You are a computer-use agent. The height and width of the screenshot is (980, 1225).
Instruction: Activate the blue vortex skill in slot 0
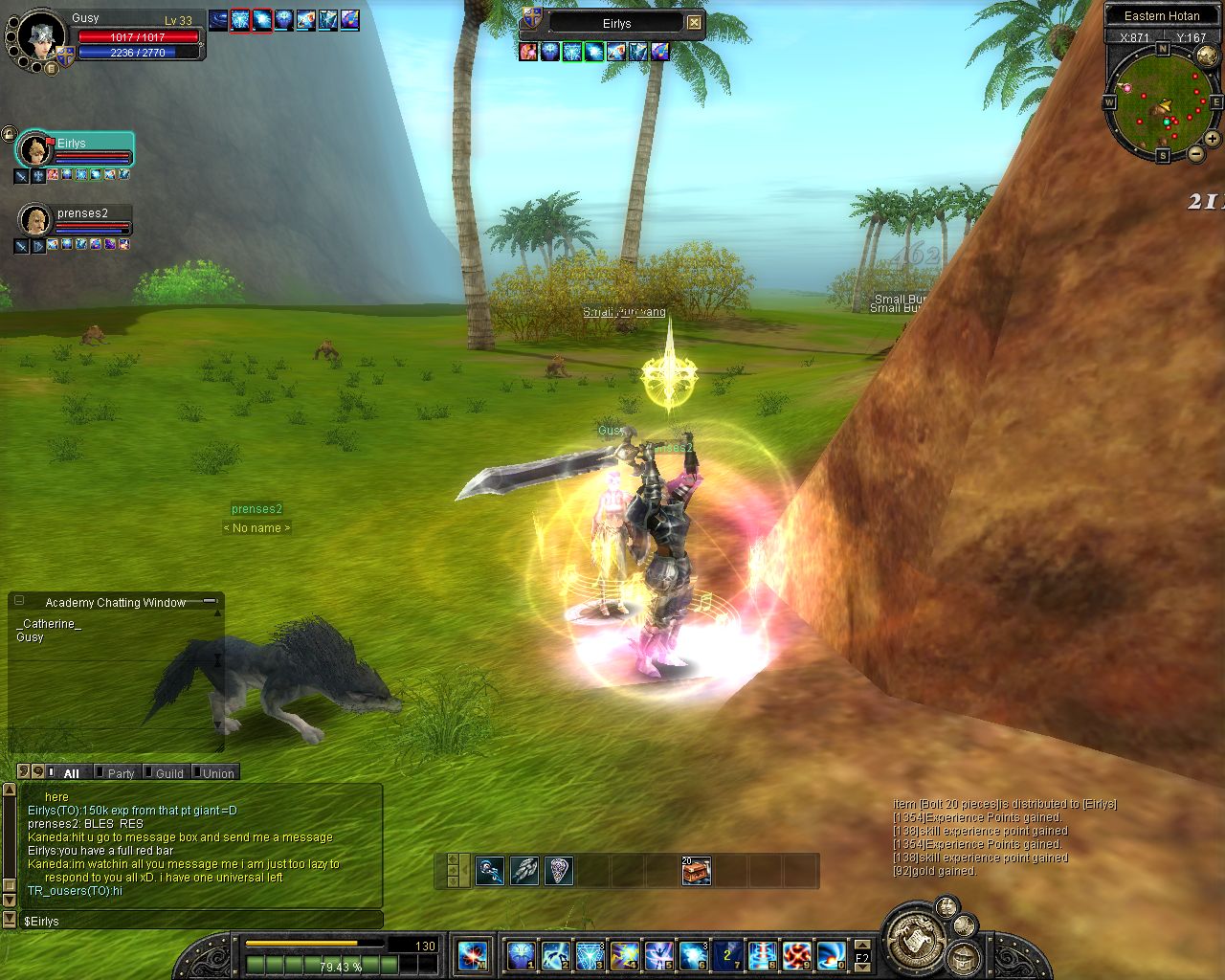[x=830, y=955]
